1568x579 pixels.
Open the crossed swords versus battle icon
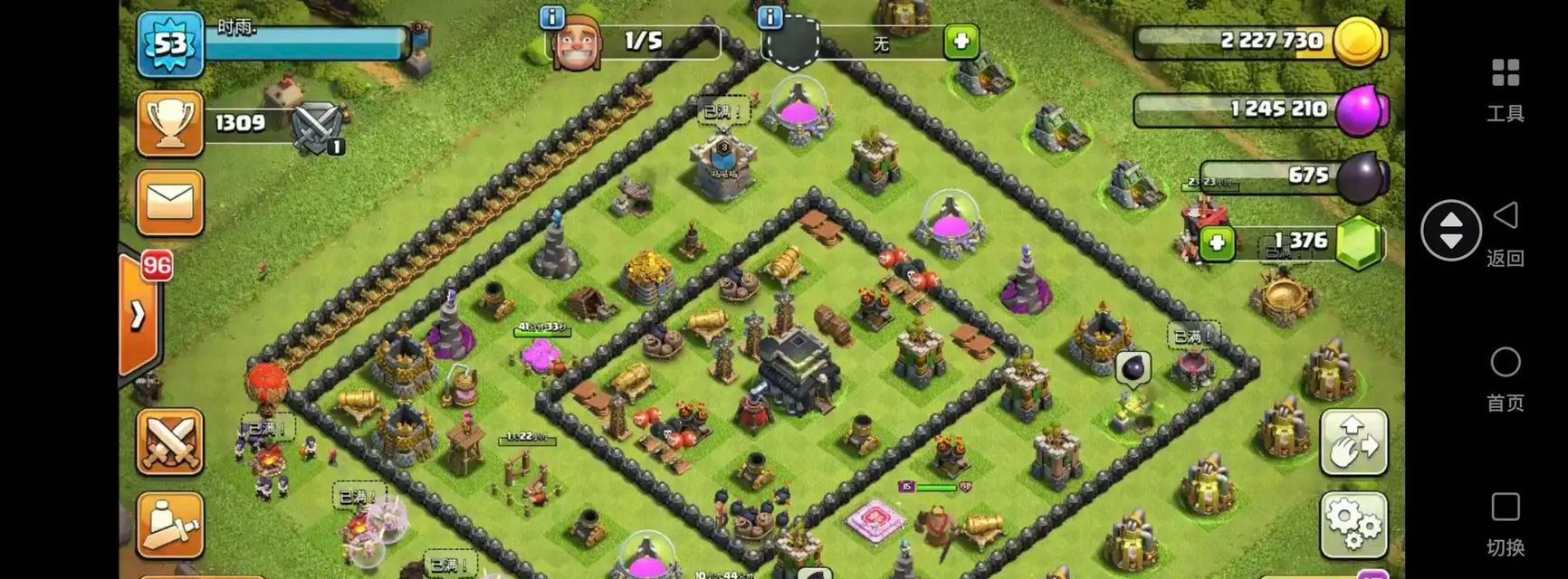click(x=318, y=127)
